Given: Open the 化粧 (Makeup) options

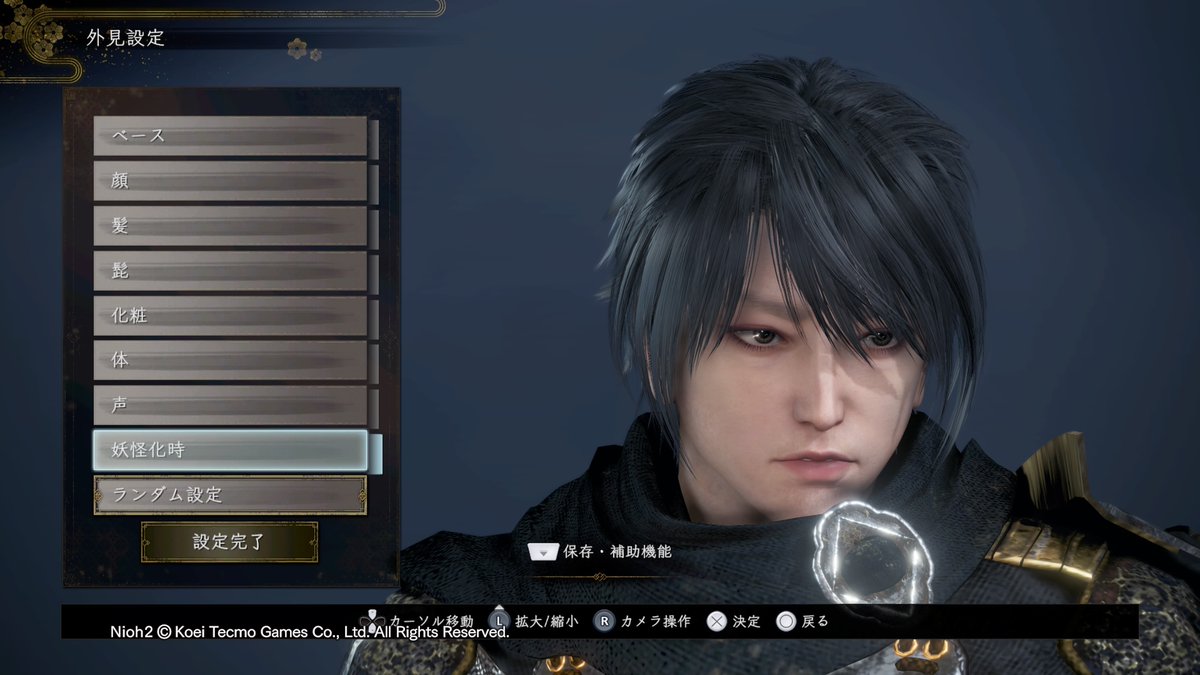Looking at the screenshot, I should point(231,316).
